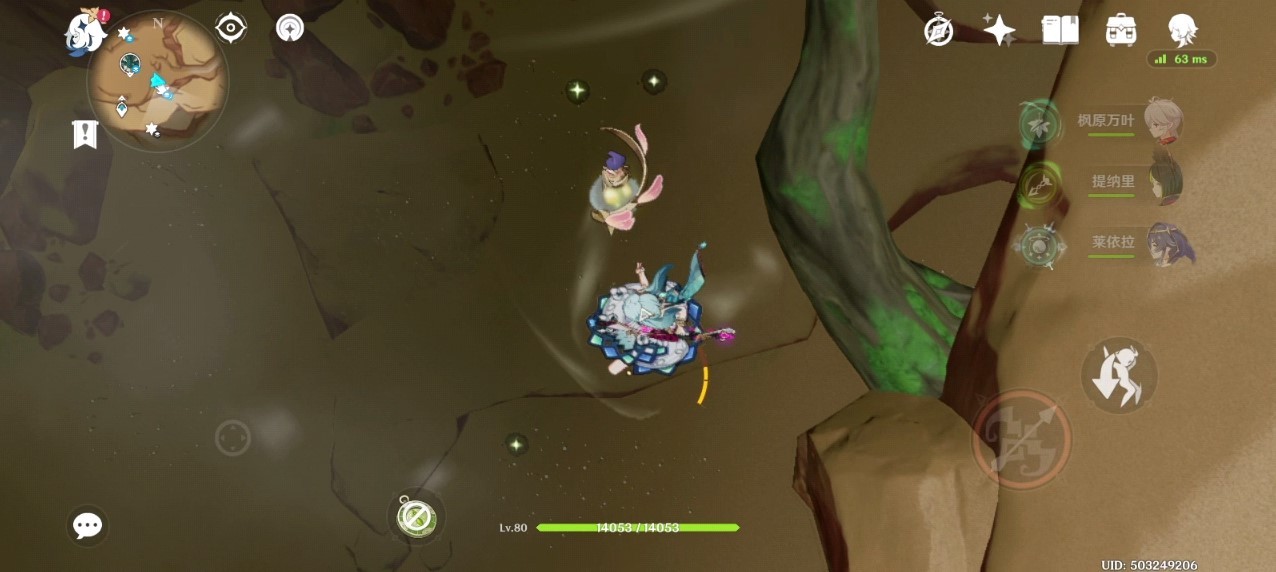The image size is (1276, 572).
Task: Tap the plunge attack button
Action: tap(1119, 375)
